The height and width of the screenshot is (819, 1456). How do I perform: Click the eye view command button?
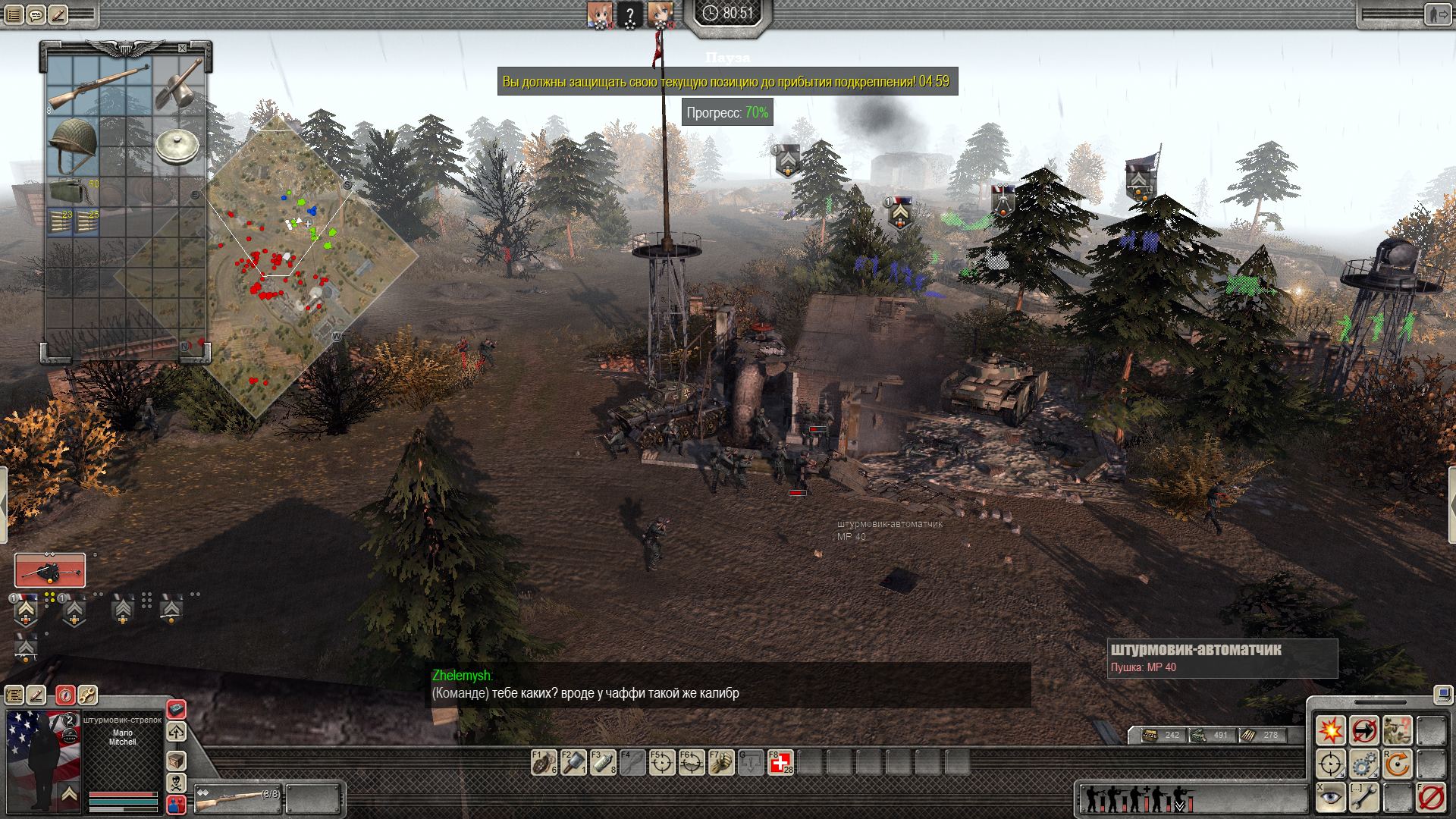pos(1330,796)
